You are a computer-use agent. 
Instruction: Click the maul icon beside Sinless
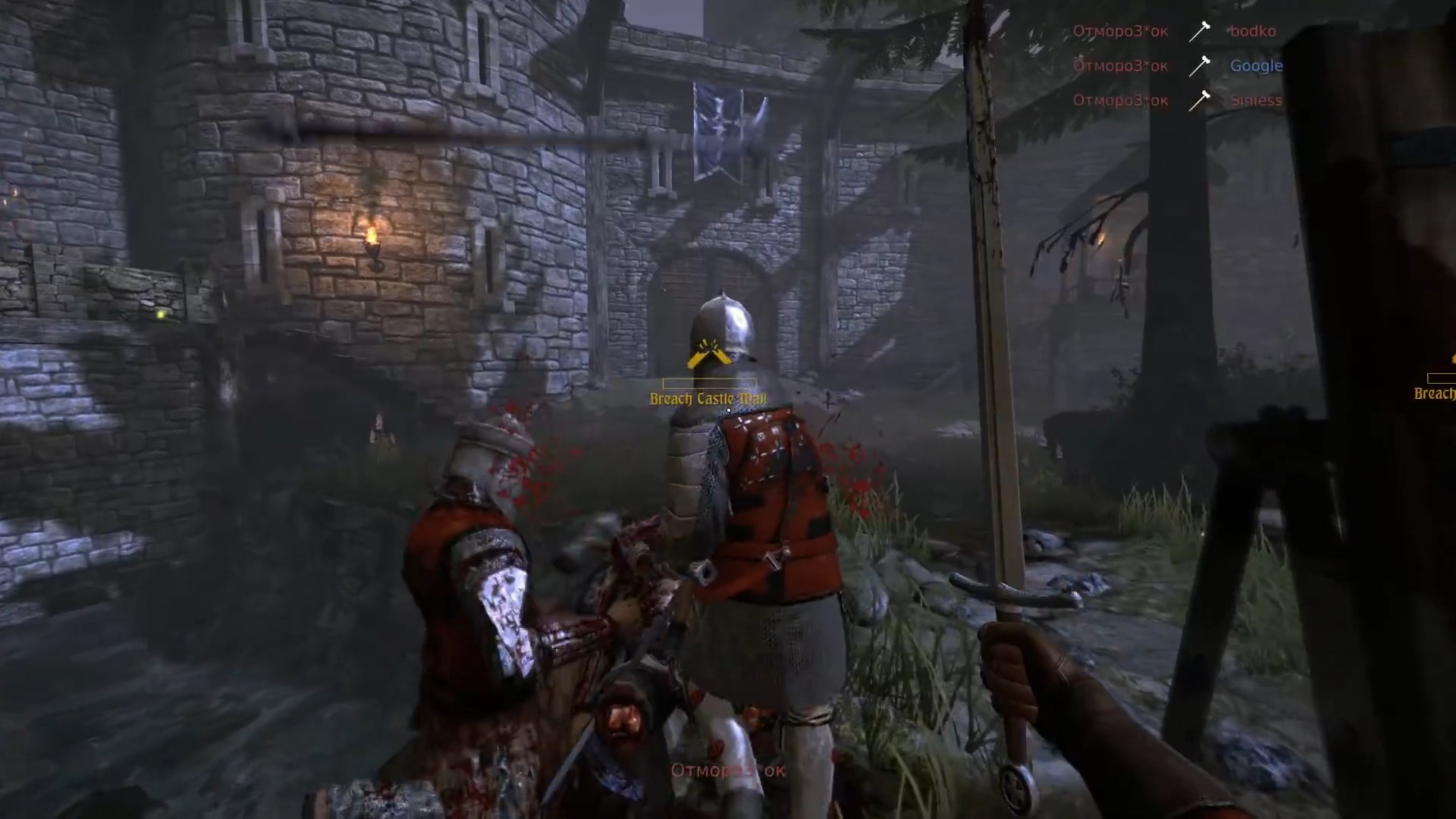1200,100
